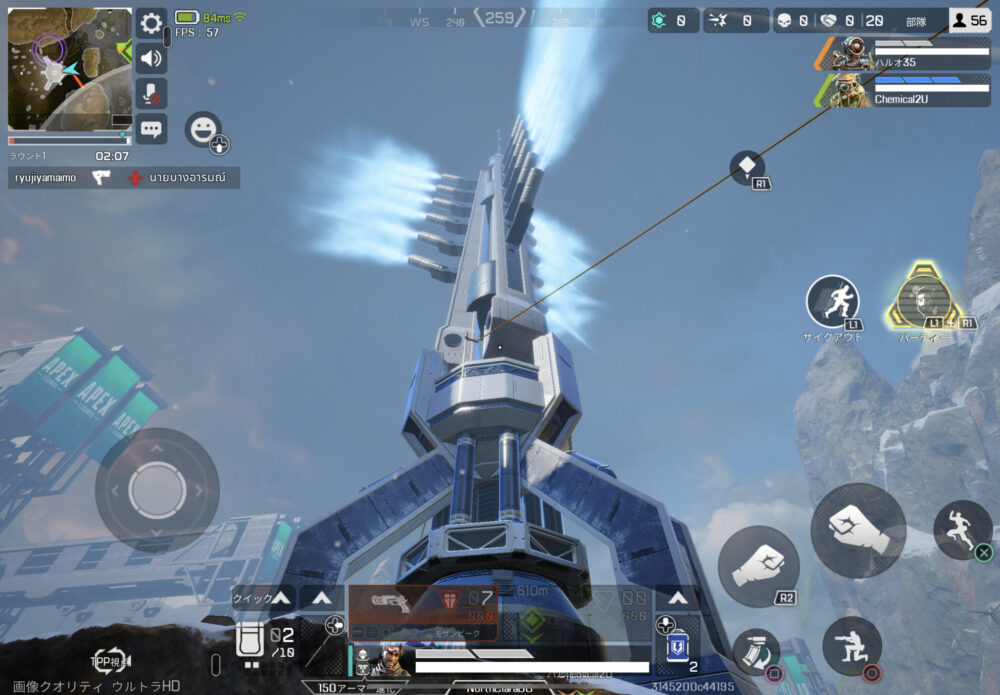Image resolution: width=1000 pixels, height=695 pixels.
Task: Tap the jump button
Action: [962, 529]
